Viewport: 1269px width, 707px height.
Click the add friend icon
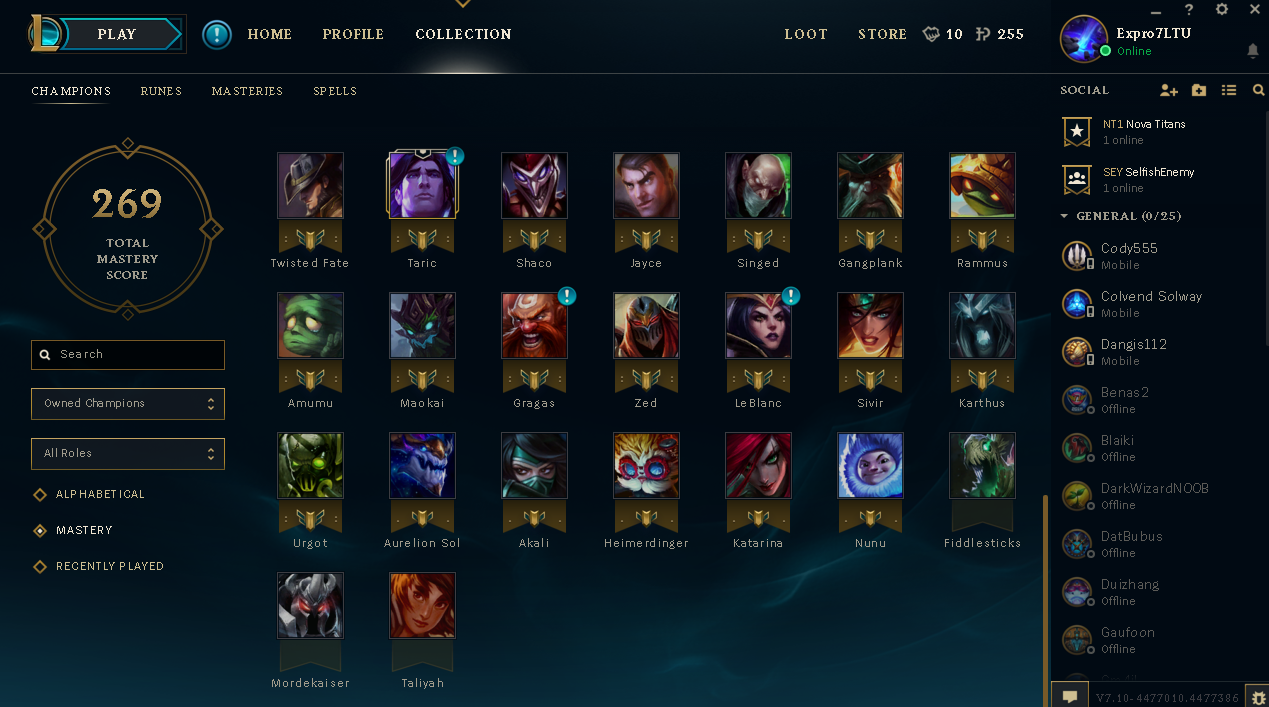point(1168,90)
